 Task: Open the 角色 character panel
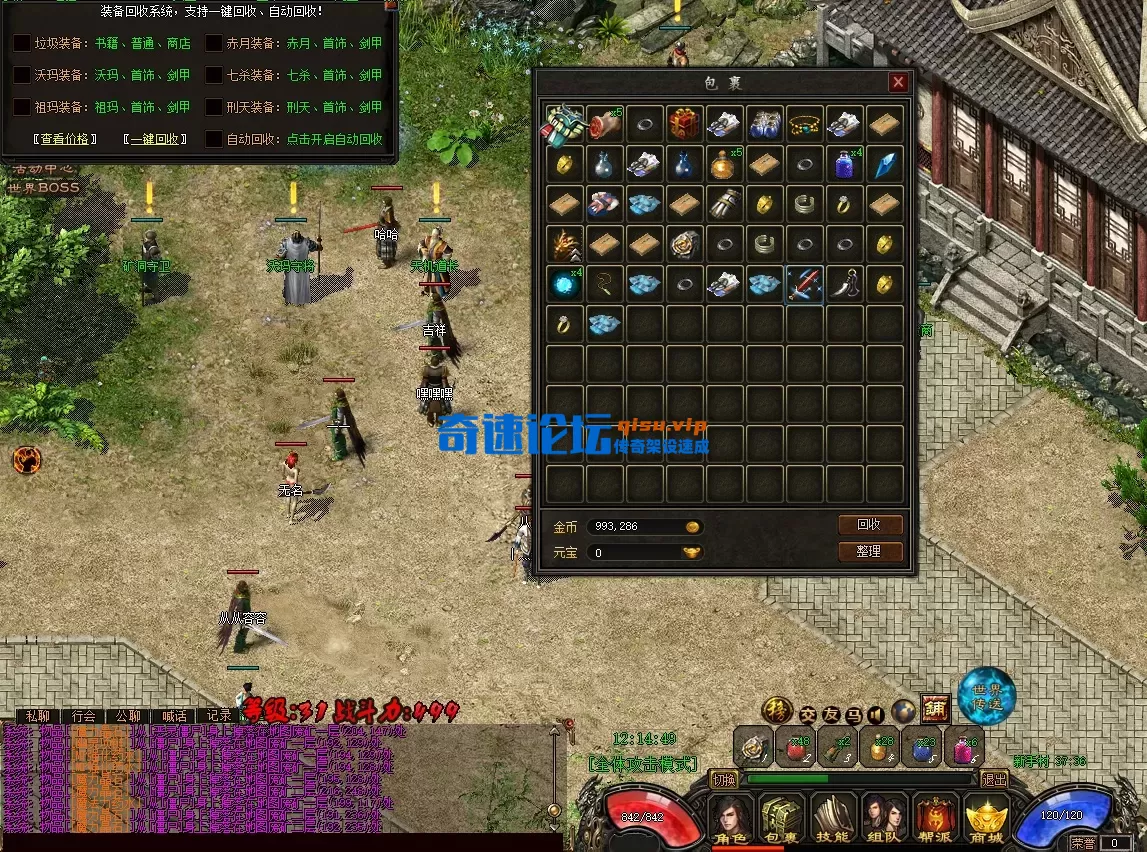[x=731, y=820]
